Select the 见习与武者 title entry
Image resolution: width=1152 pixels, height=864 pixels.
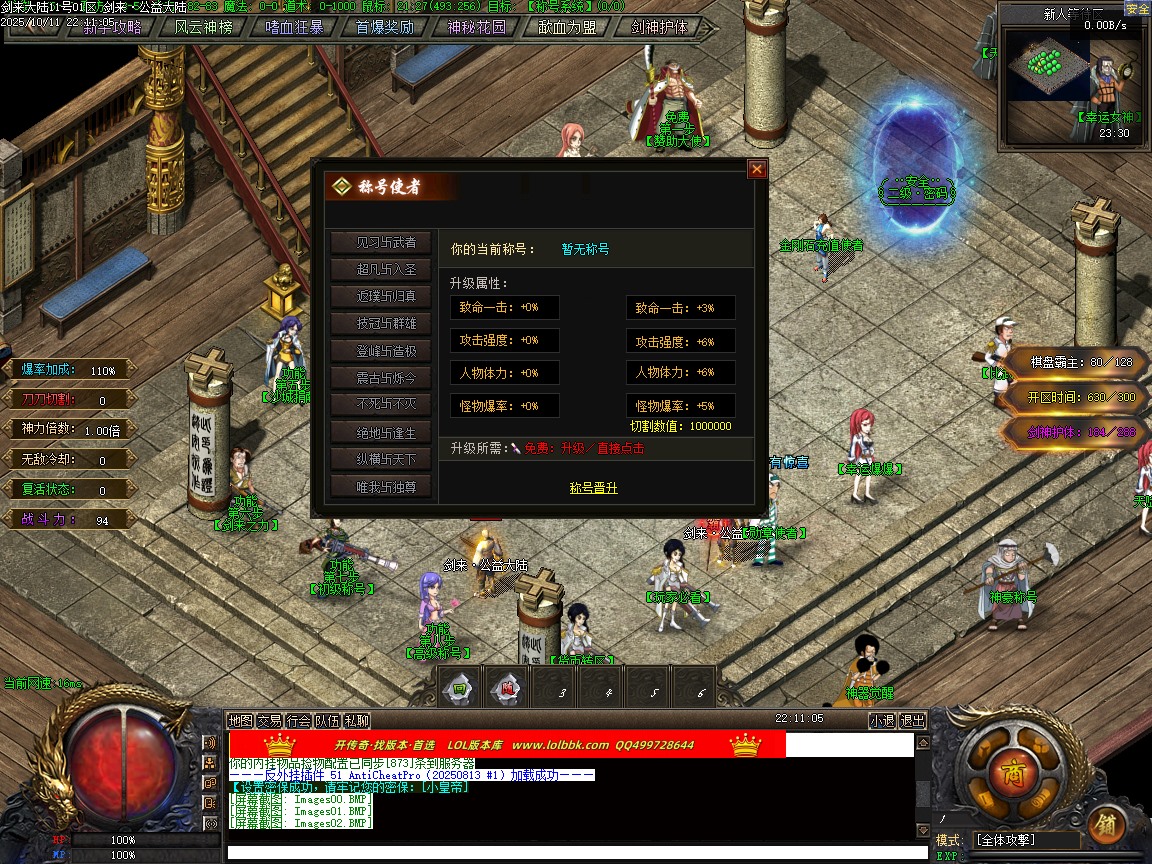[380, 243]
